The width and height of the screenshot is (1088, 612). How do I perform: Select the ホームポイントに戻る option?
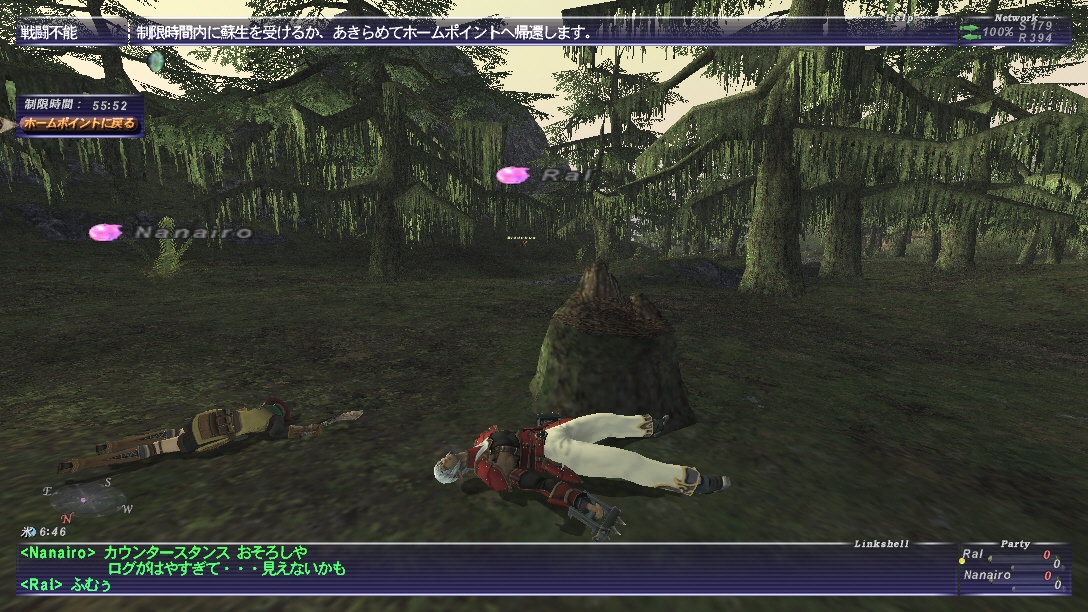click(x=77, y=124)
